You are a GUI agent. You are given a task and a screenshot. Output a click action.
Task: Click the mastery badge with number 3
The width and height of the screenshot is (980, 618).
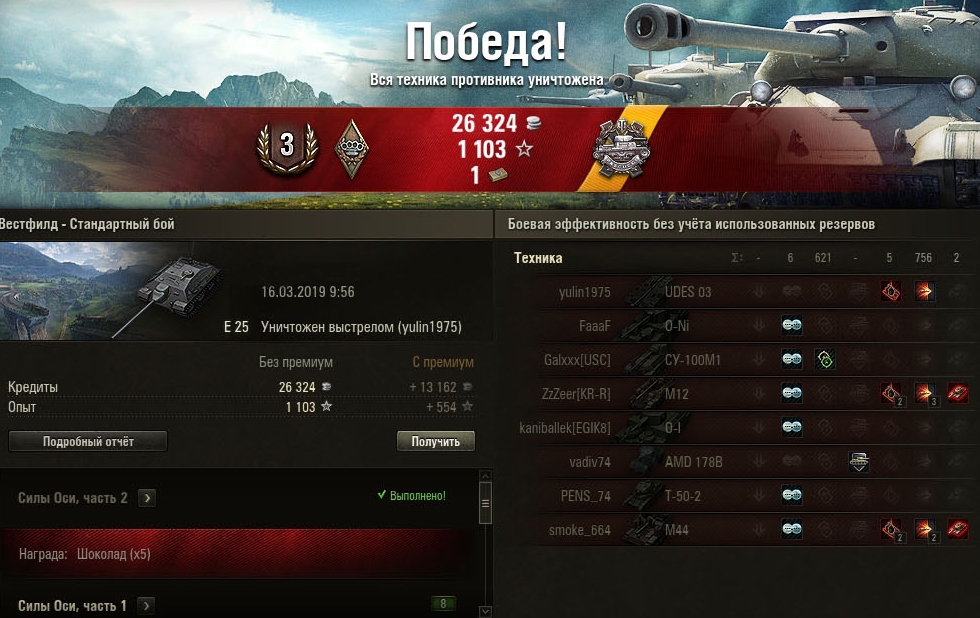pos(287,146)
